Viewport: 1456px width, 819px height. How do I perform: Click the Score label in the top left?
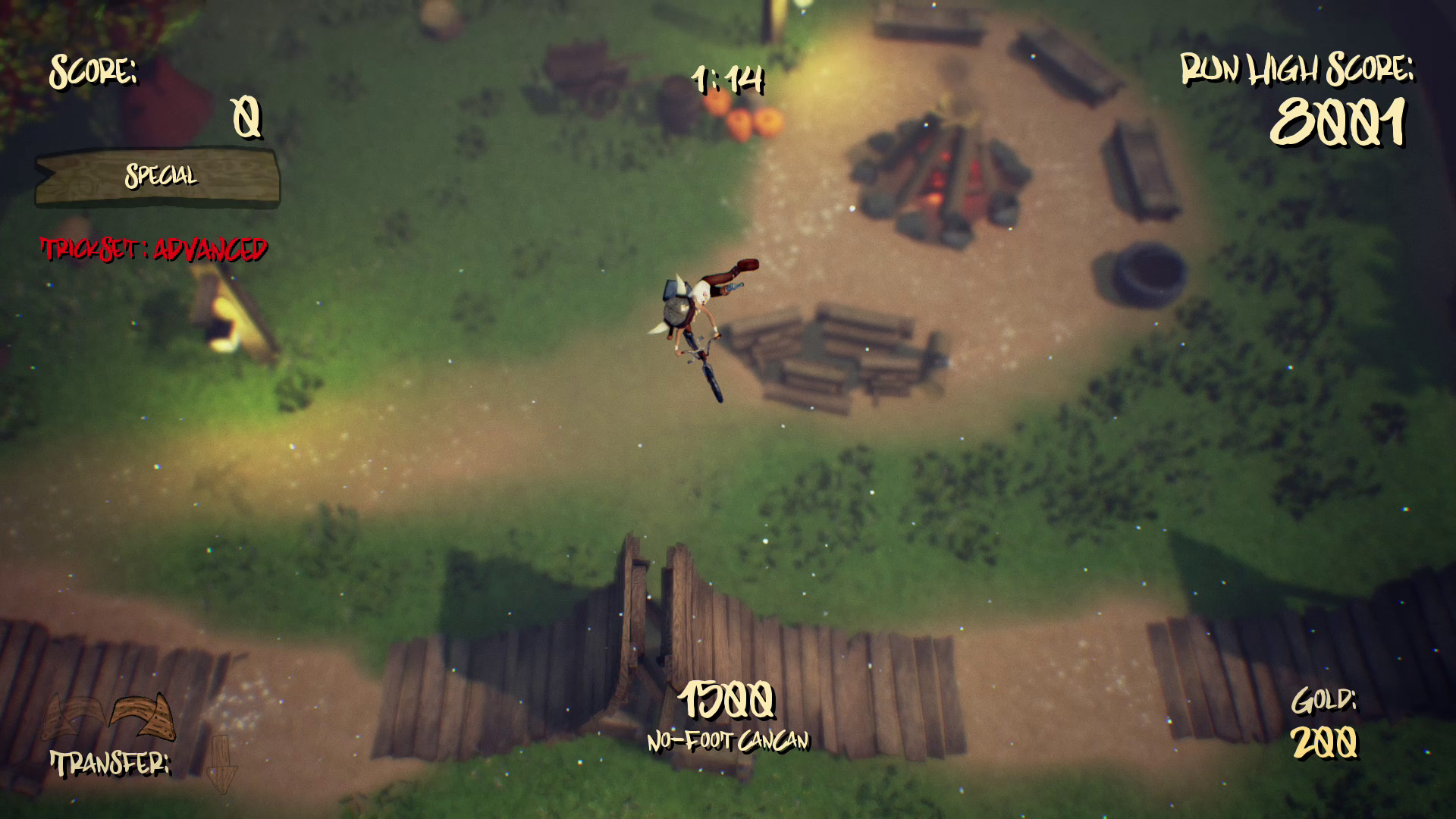pos(94,72)
